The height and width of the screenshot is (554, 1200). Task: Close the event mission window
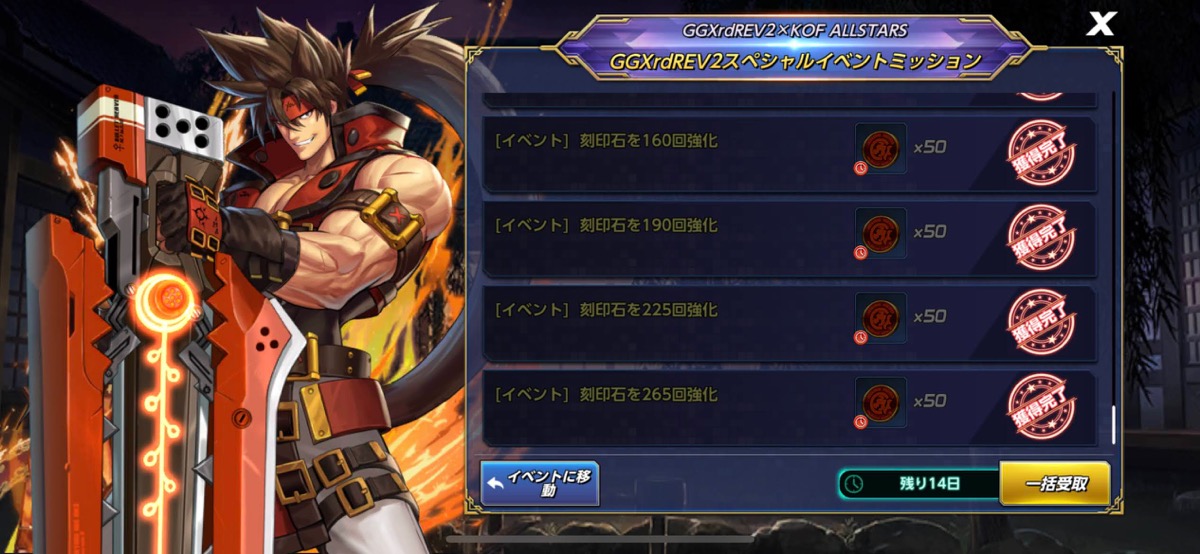(1100, 25)
